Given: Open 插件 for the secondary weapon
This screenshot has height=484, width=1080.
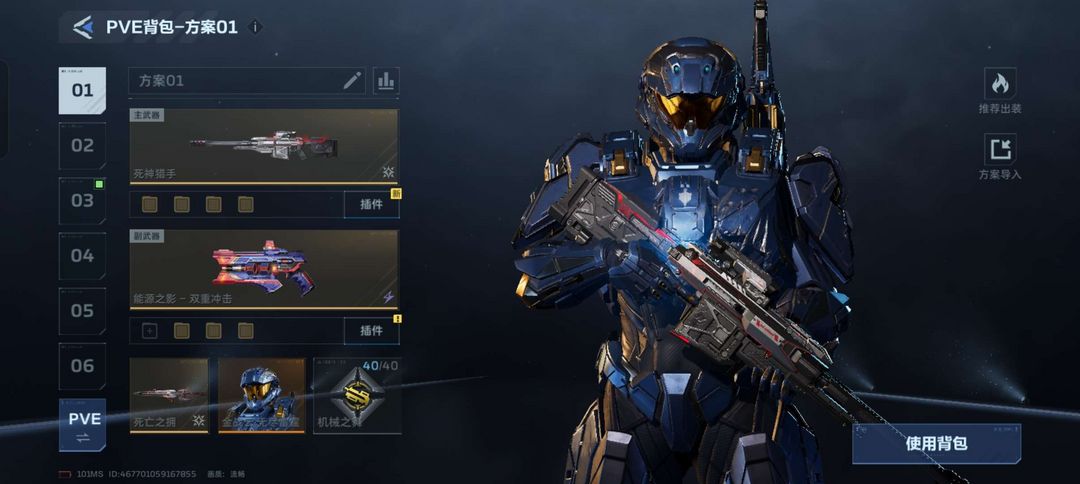Looking at the screenshot, I should click(371, 331).
